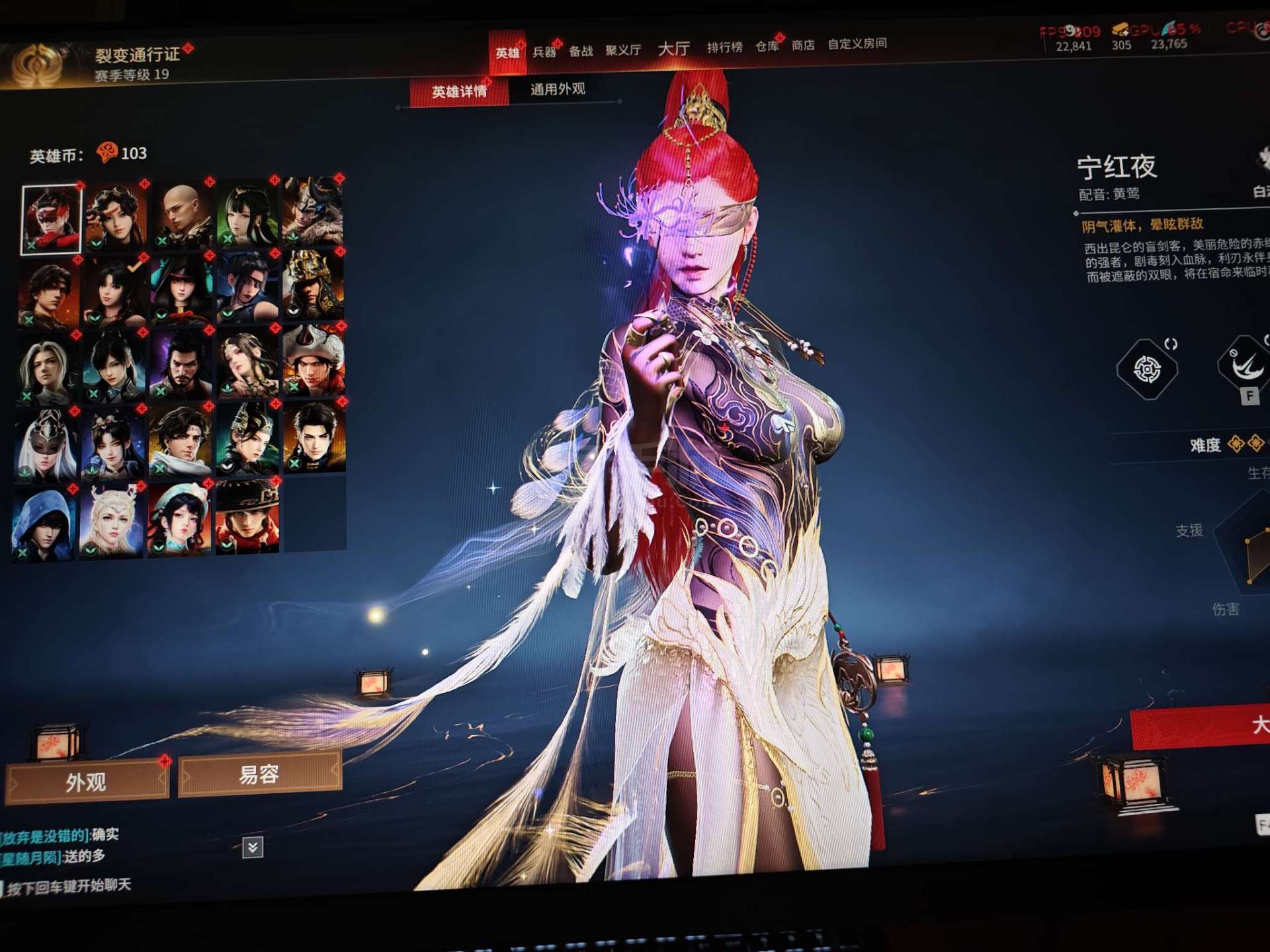Open the 排行榜 leaderboard
1270x952 pixels.
(724, 47)
